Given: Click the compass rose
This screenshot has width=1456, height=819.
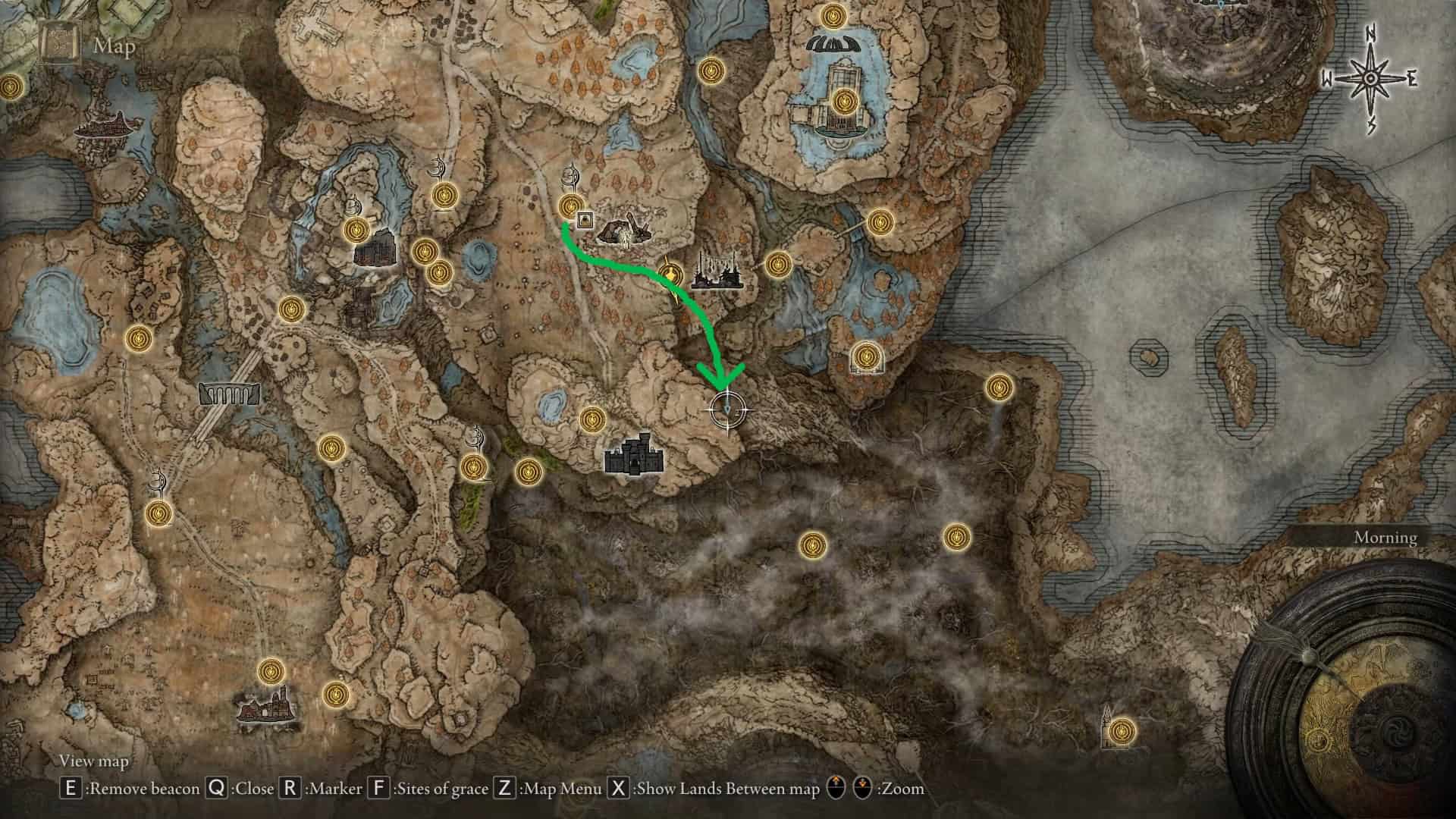Looking at the screenshot, I should pos(1371,78).
